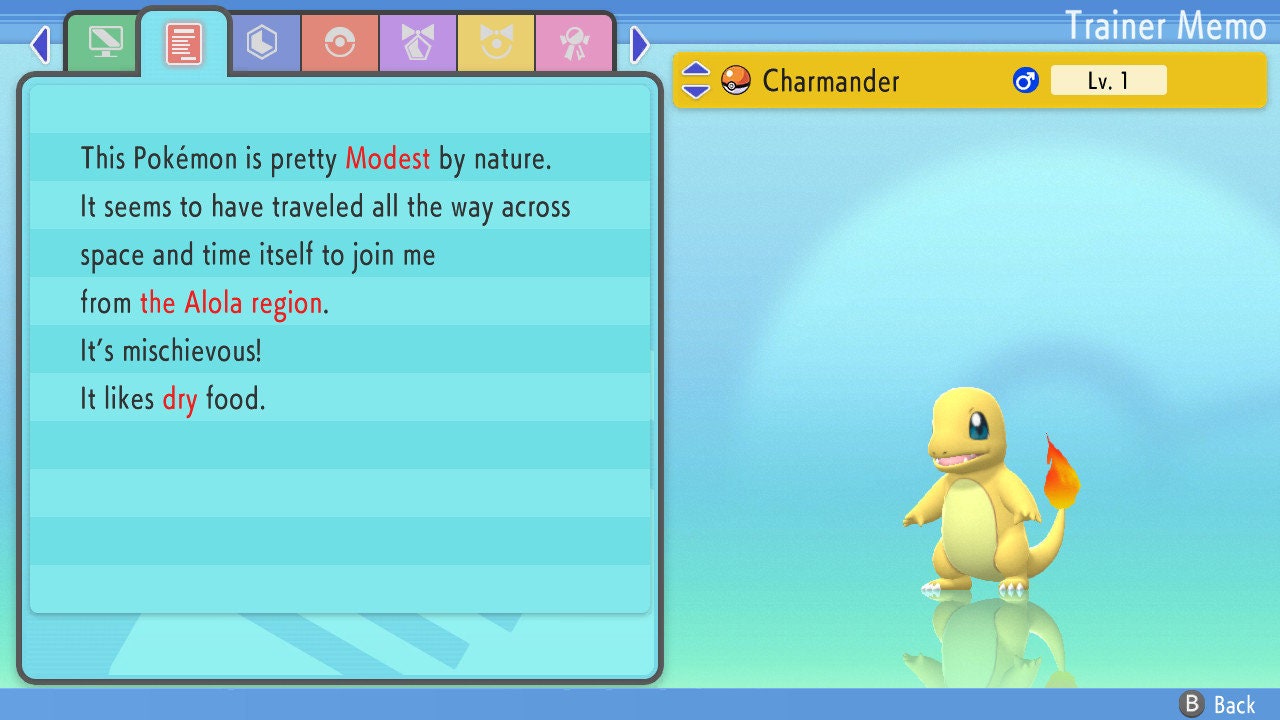
Task: Select the yellow bow tab
Action: [496, 43]
